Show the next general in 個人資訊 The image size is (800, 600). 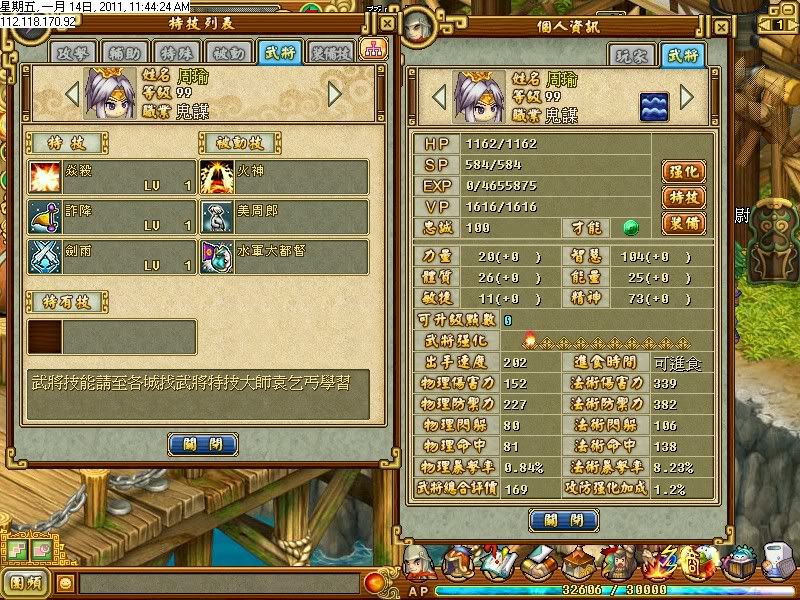(x=687, y=96)
